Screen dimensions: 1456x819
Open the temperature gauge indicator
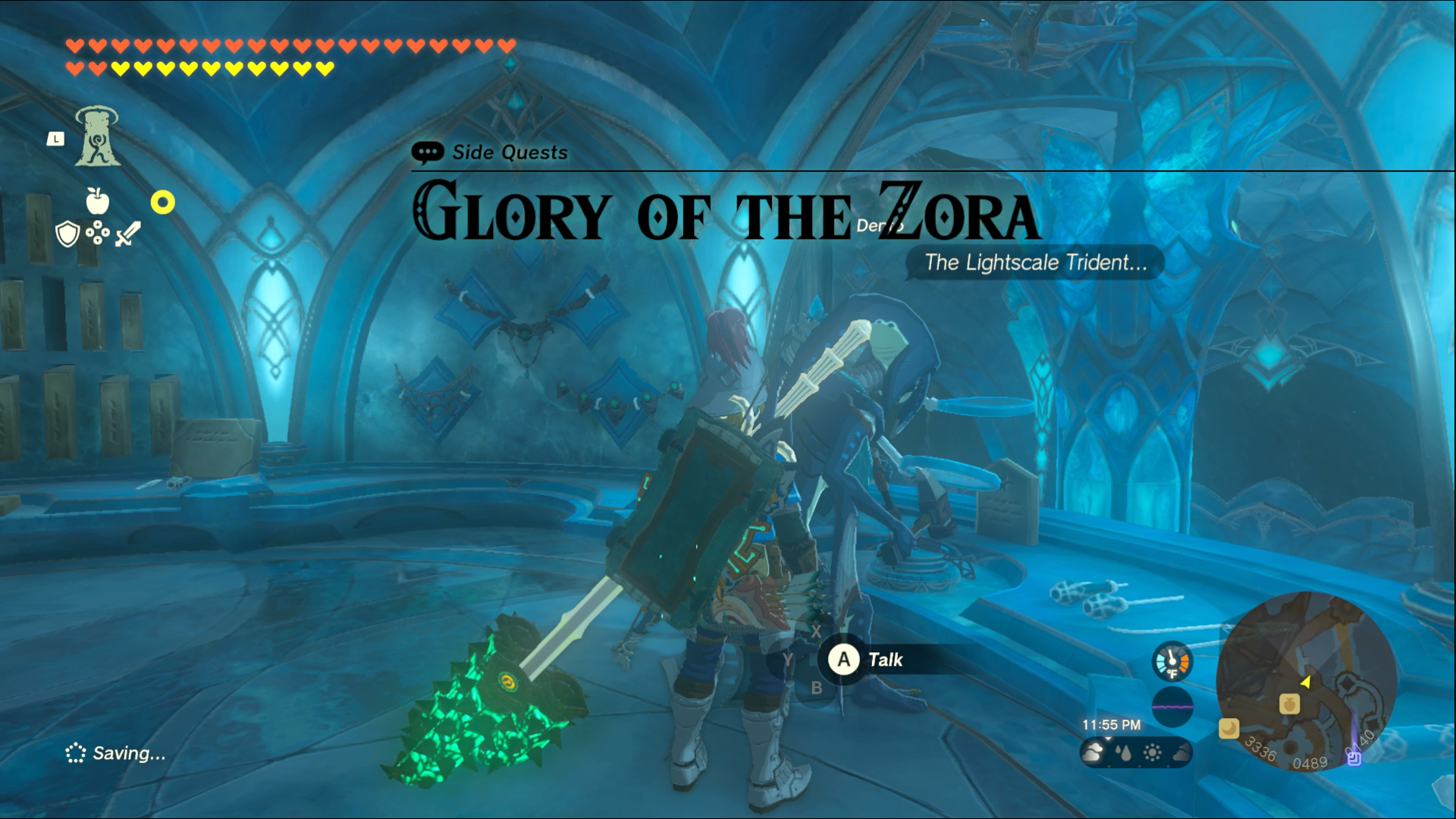point(1172,661)
